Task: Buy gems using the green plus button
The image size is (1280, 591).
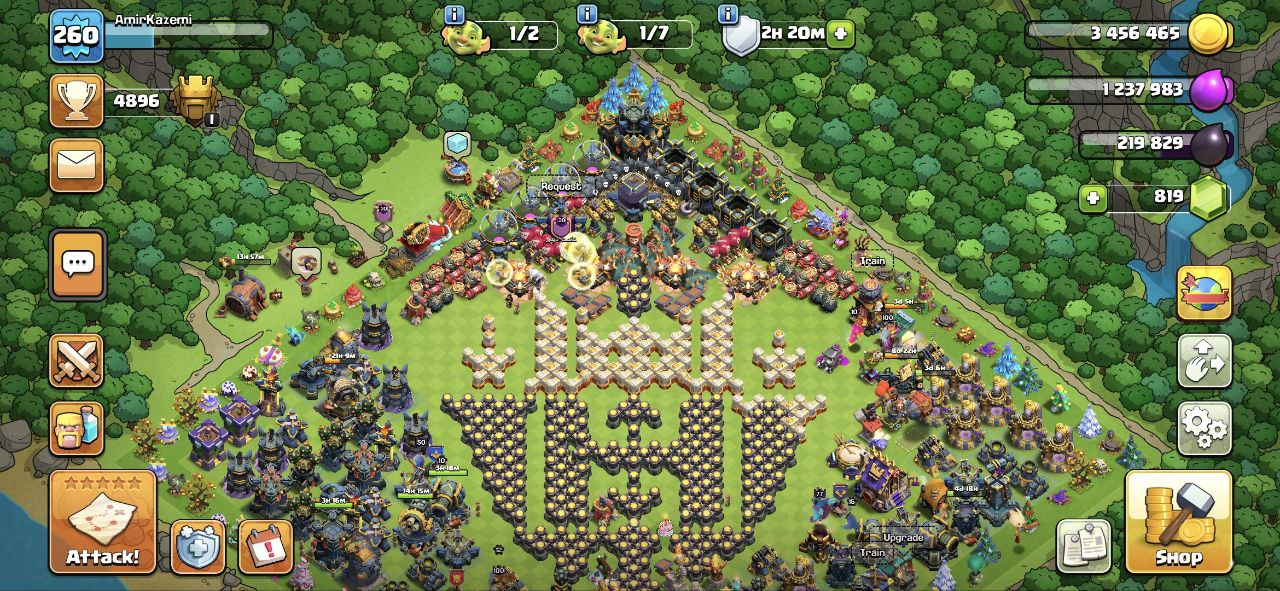Action: click(1094, 198)
